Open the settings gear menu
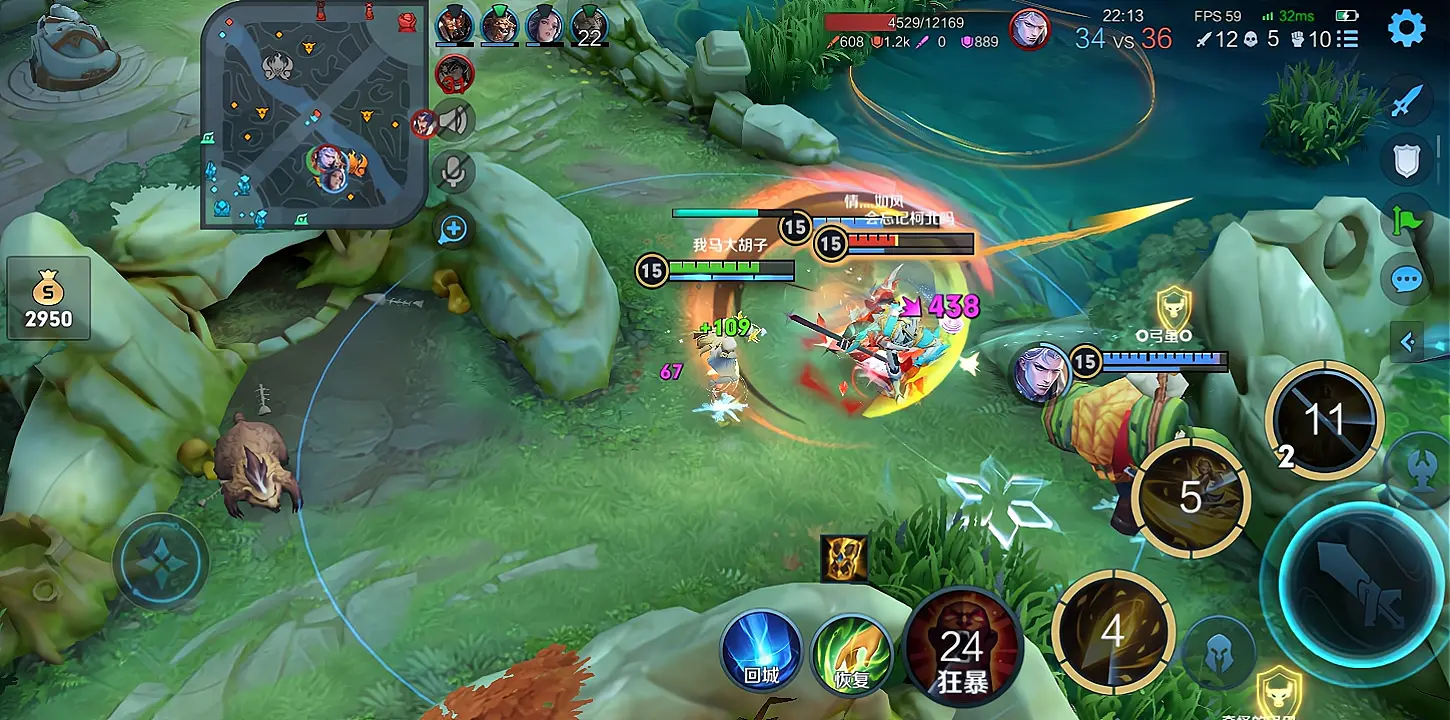The height and width of the screenshot is (720, 1450). tap(1406, 29)
